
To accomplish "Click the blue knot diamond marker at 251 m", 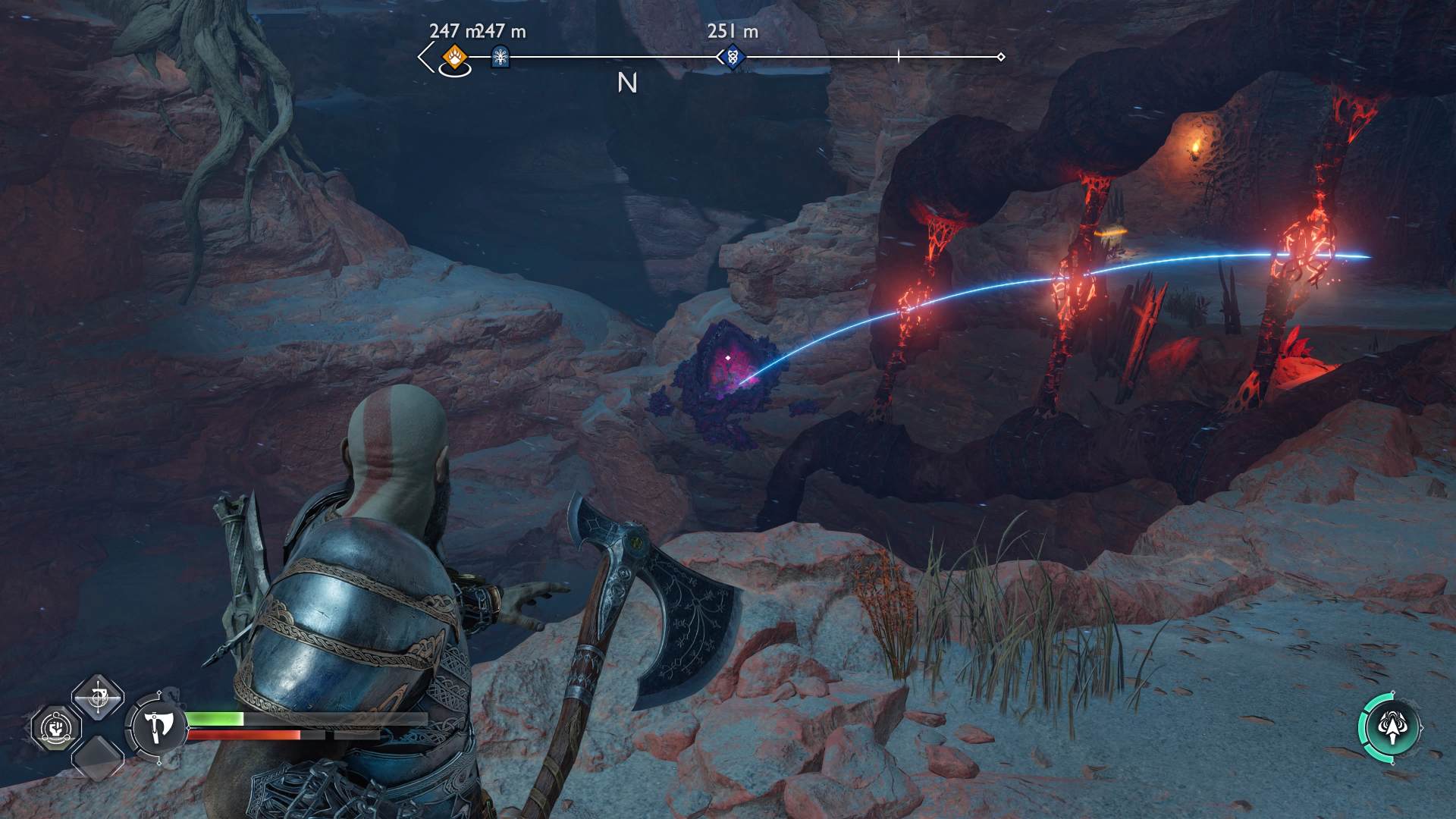I will (732, 56).
